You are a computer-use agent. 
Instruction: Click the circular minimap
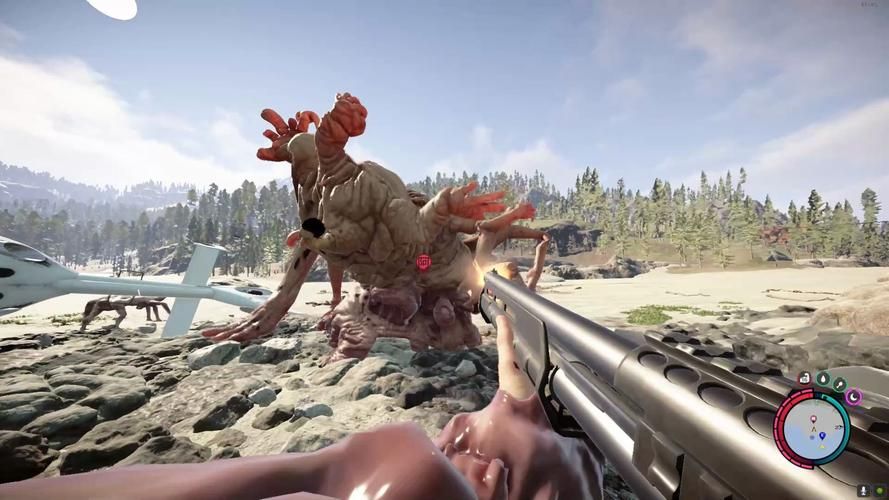click(x=815, y=426)
